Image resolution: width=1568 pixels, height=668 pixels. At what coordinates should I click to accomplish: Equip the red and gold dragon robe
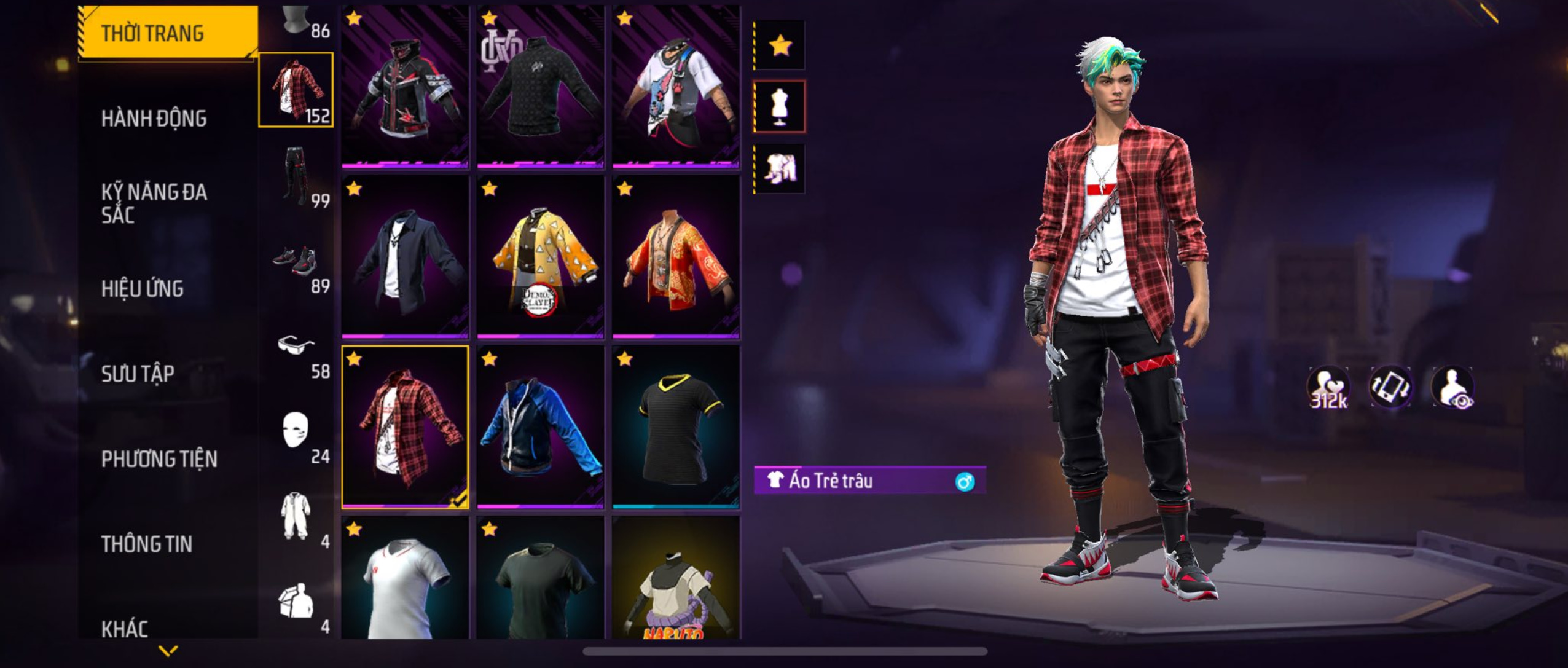click(x=676, y=257)
